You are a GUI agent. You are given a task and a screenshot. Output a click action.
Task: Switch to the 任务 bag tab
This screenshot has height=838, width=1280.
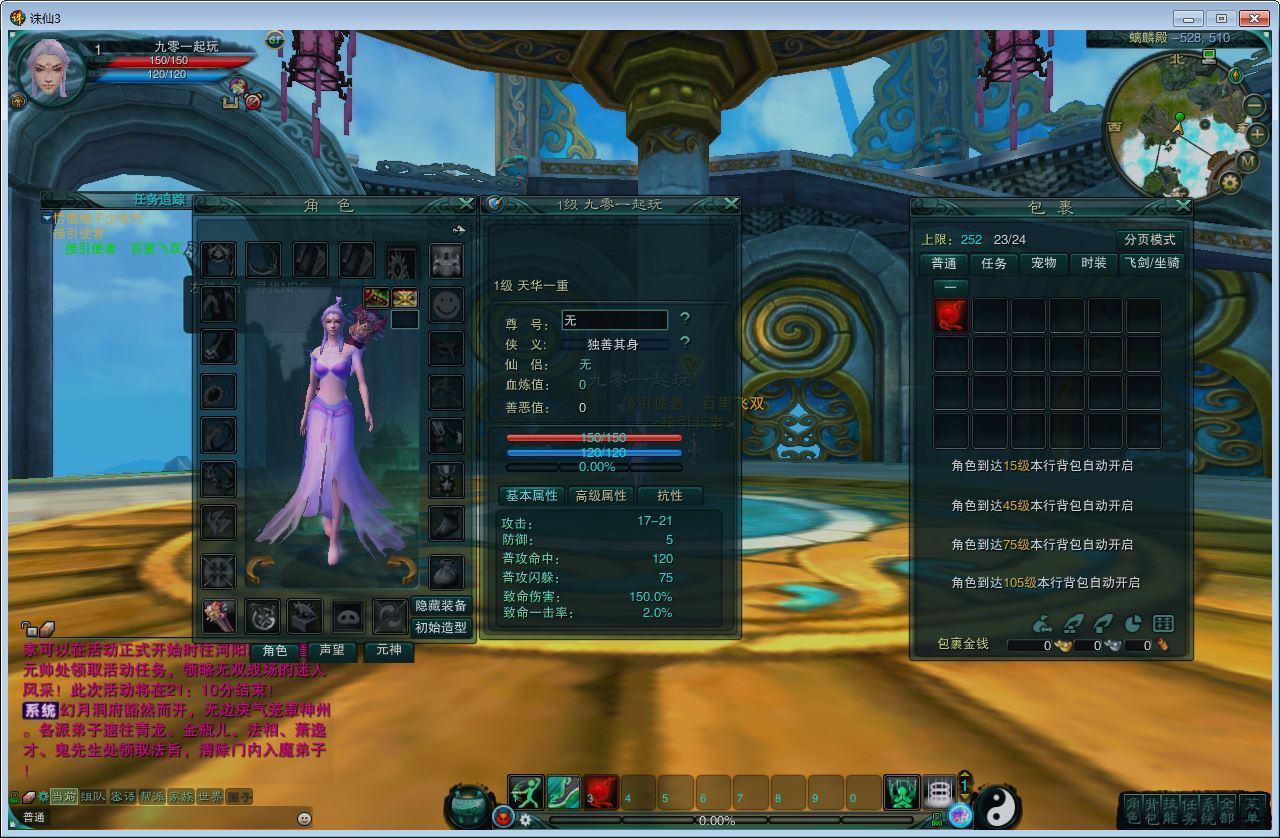pos(993,263)
